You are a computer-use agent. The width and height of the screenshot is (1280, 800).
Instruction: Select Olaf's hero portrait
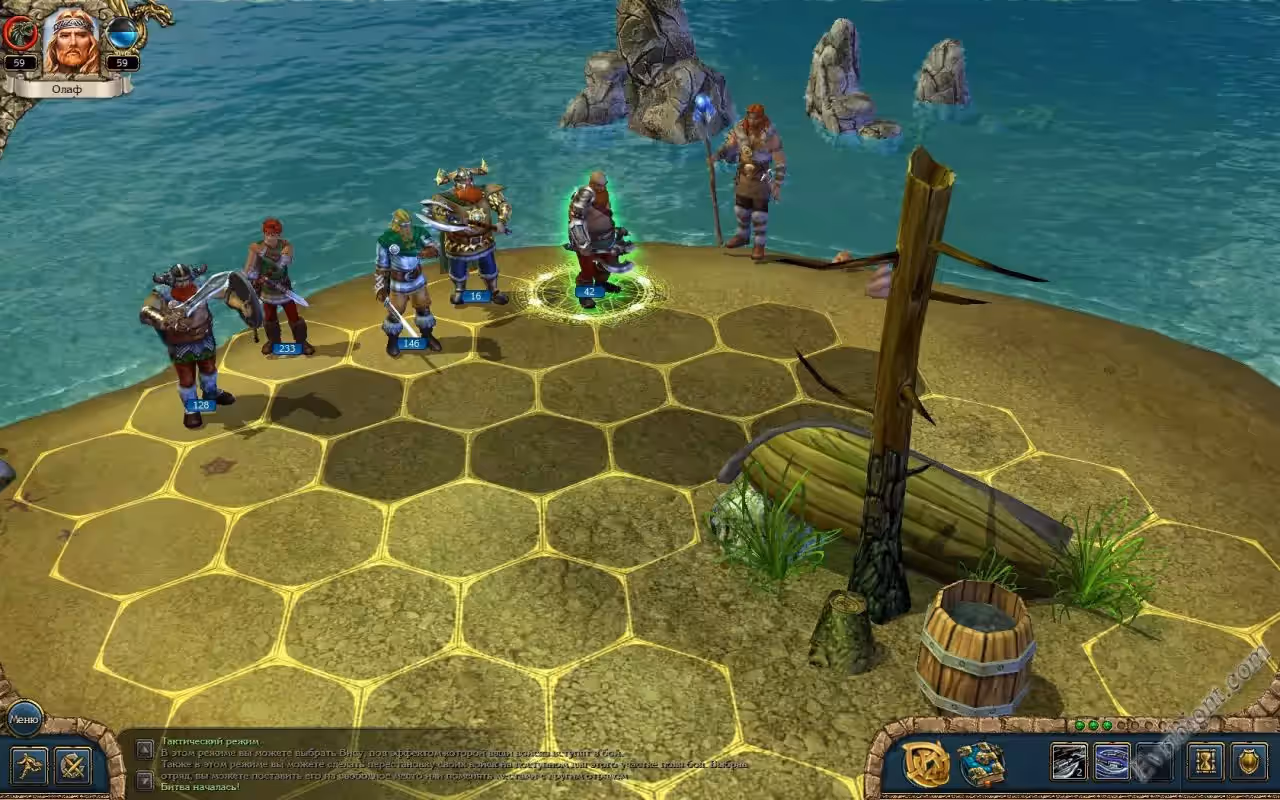(71, 40)
